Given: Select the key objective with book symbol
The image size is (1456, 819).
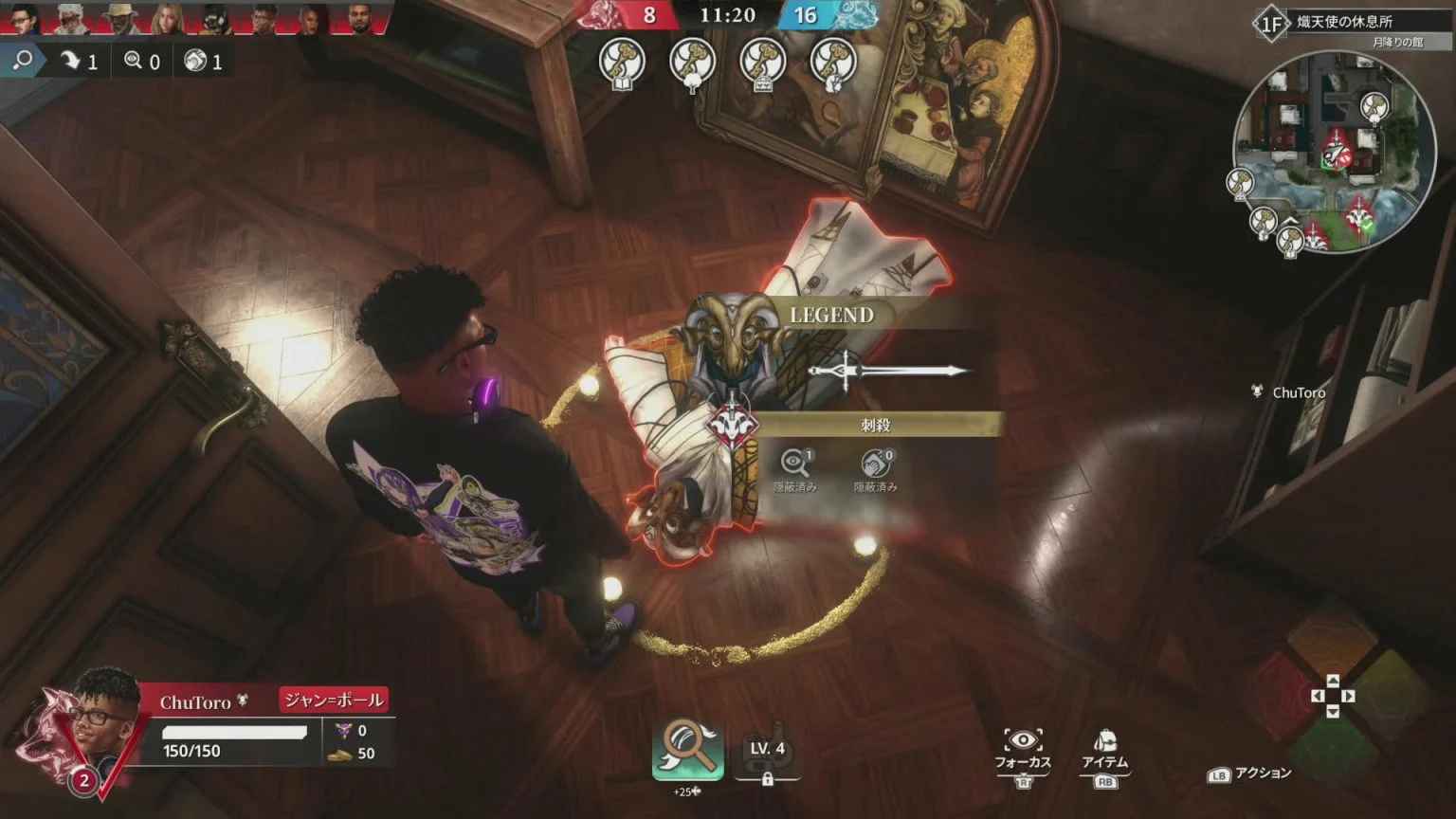Looking at the screenshot, I should [x=622, y=62].
